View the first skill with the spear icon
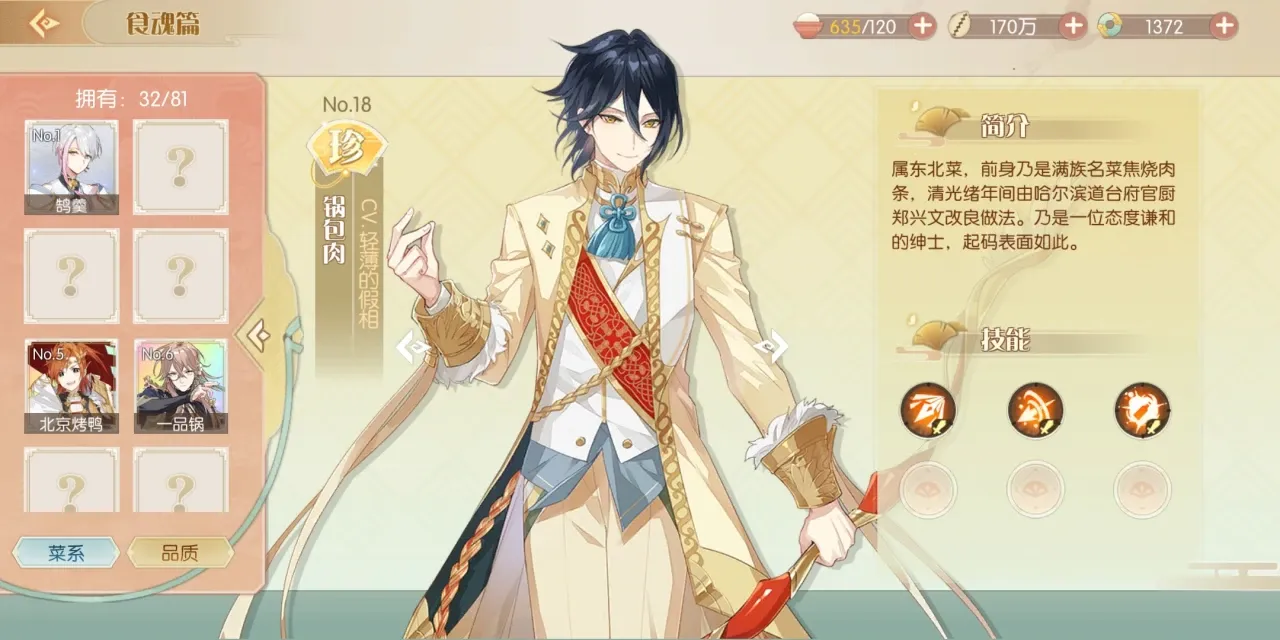 tap(928, 410)
